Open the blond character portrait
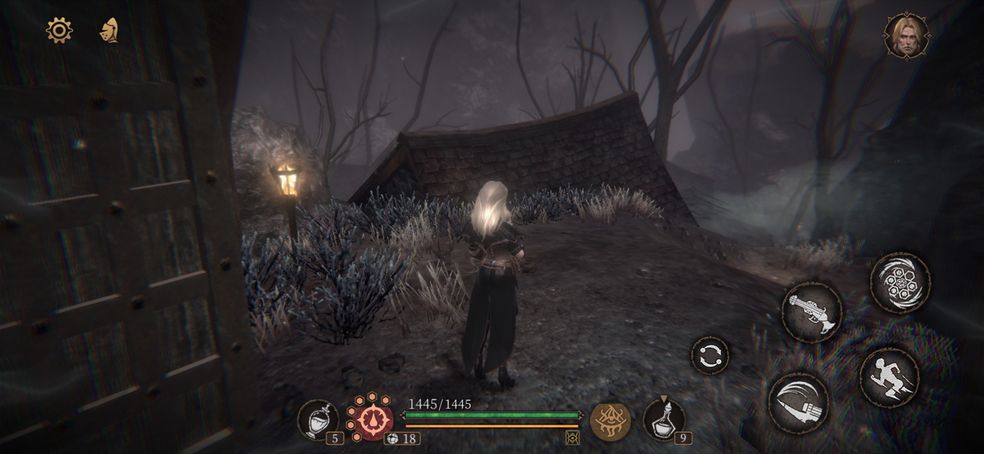Screen dimensions: 984x454 pos(905,36)
